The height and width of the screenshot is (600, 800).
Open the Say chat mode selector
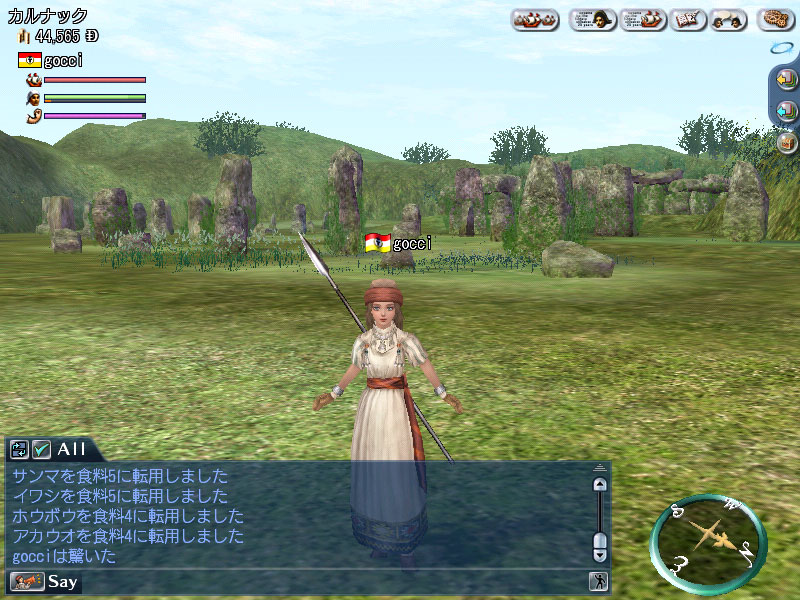coord(44,581)
